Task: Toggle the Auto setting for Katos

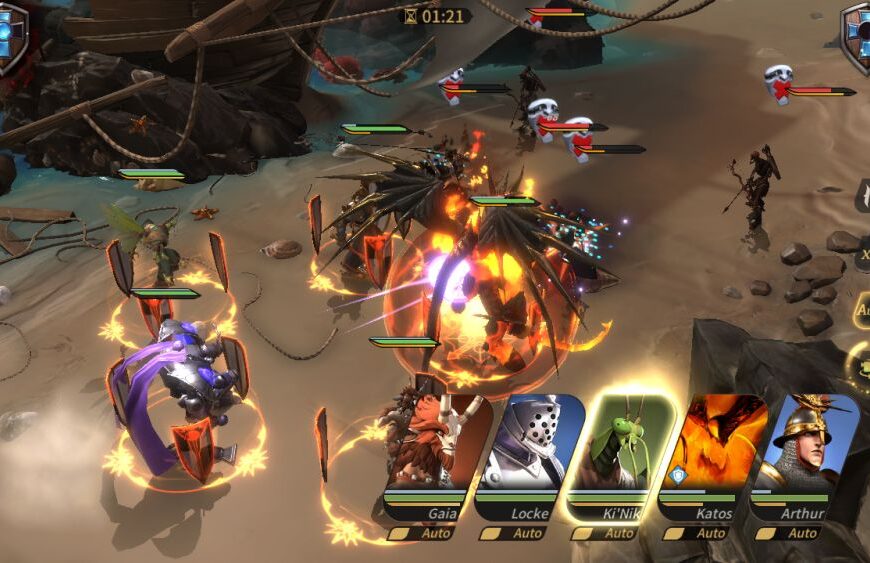Action: pyautogui.click(x=700, y=533)
